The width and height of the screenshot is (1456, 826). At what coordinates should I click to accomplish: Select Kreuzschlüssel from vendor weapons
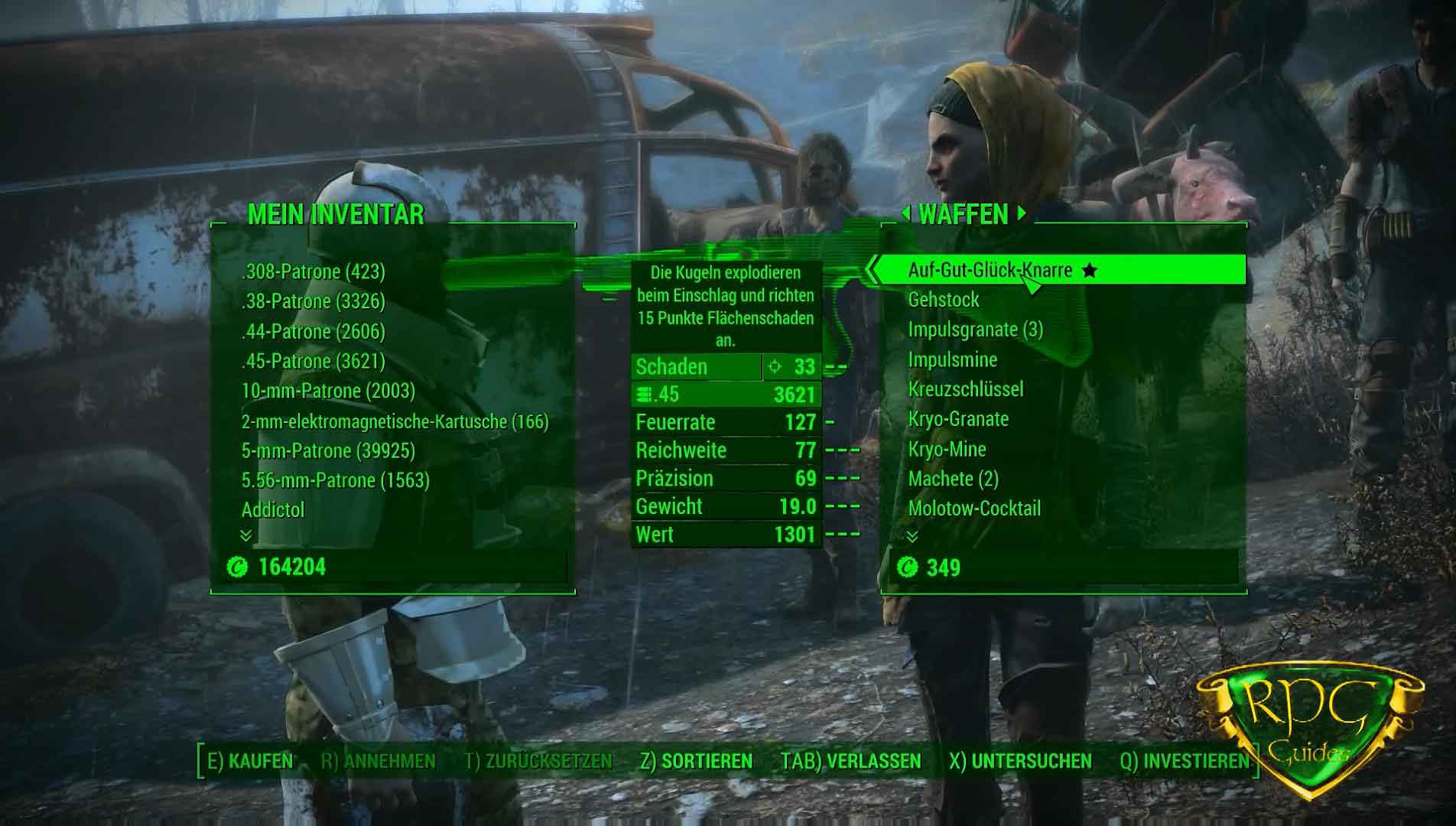(965, 389)
